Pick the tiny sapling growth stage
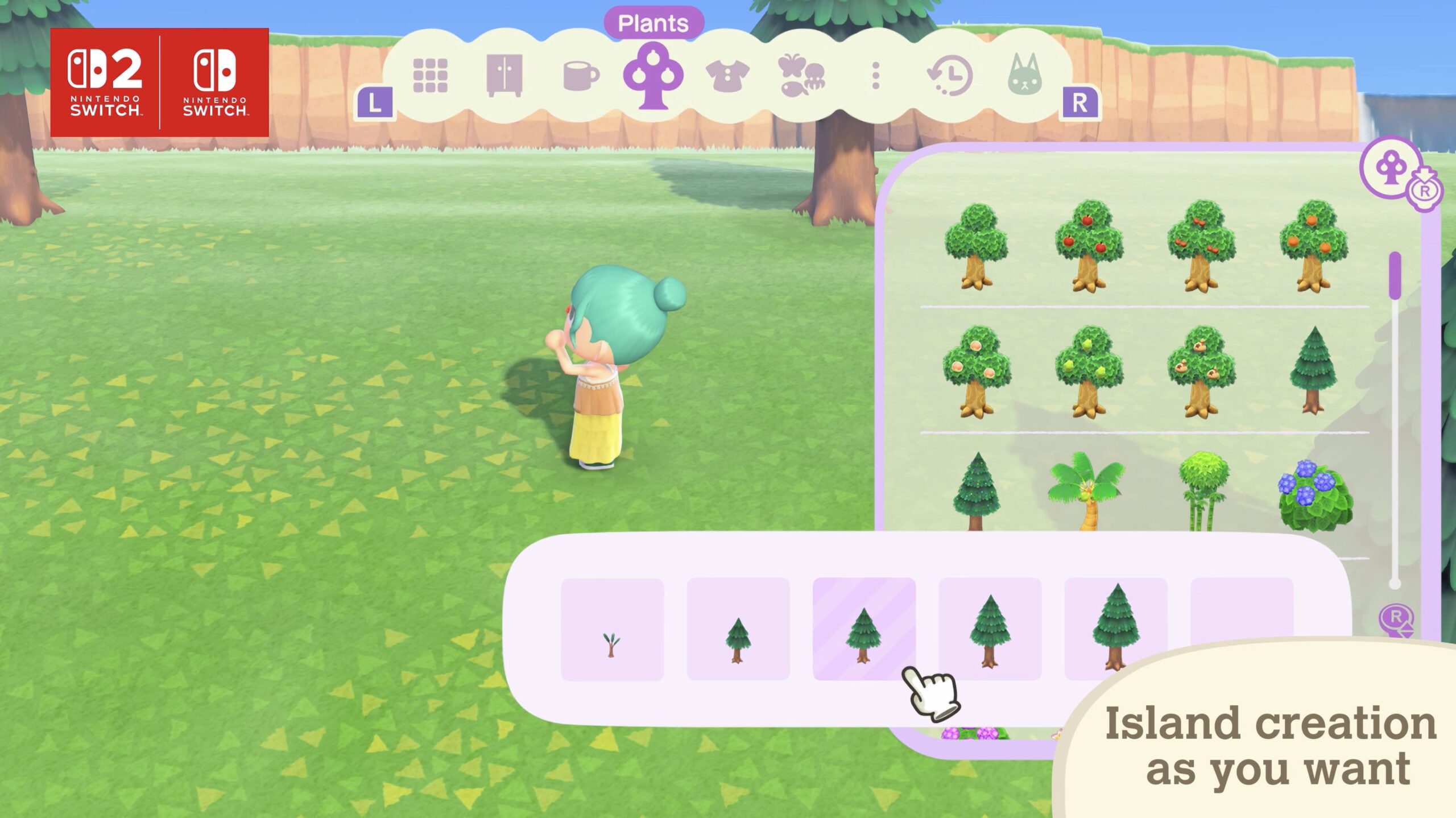 [612, 629]
